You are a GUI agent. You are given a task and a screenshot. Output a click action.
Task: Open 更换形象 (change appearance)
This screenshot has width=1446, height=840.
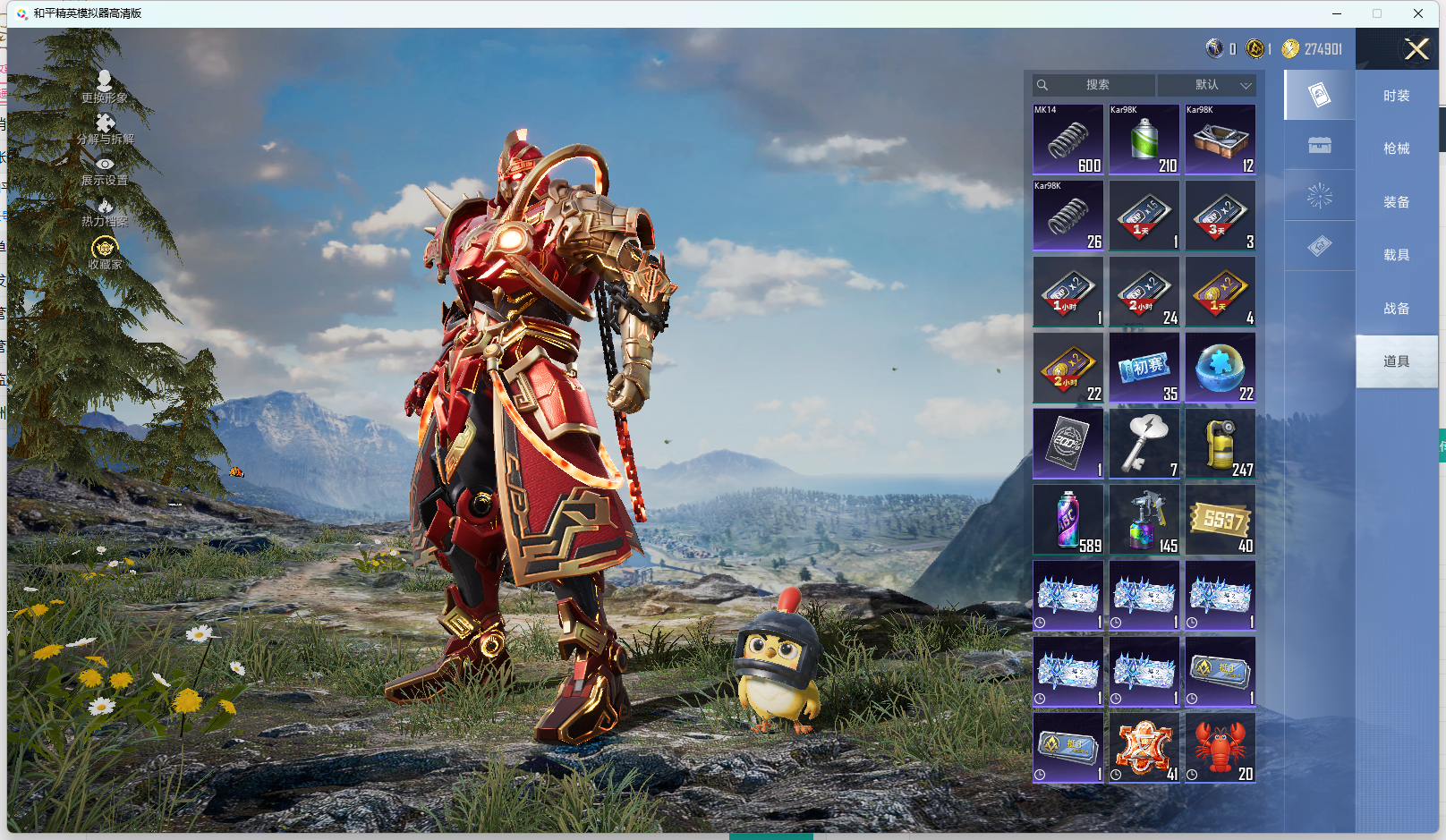click(105, 87)
